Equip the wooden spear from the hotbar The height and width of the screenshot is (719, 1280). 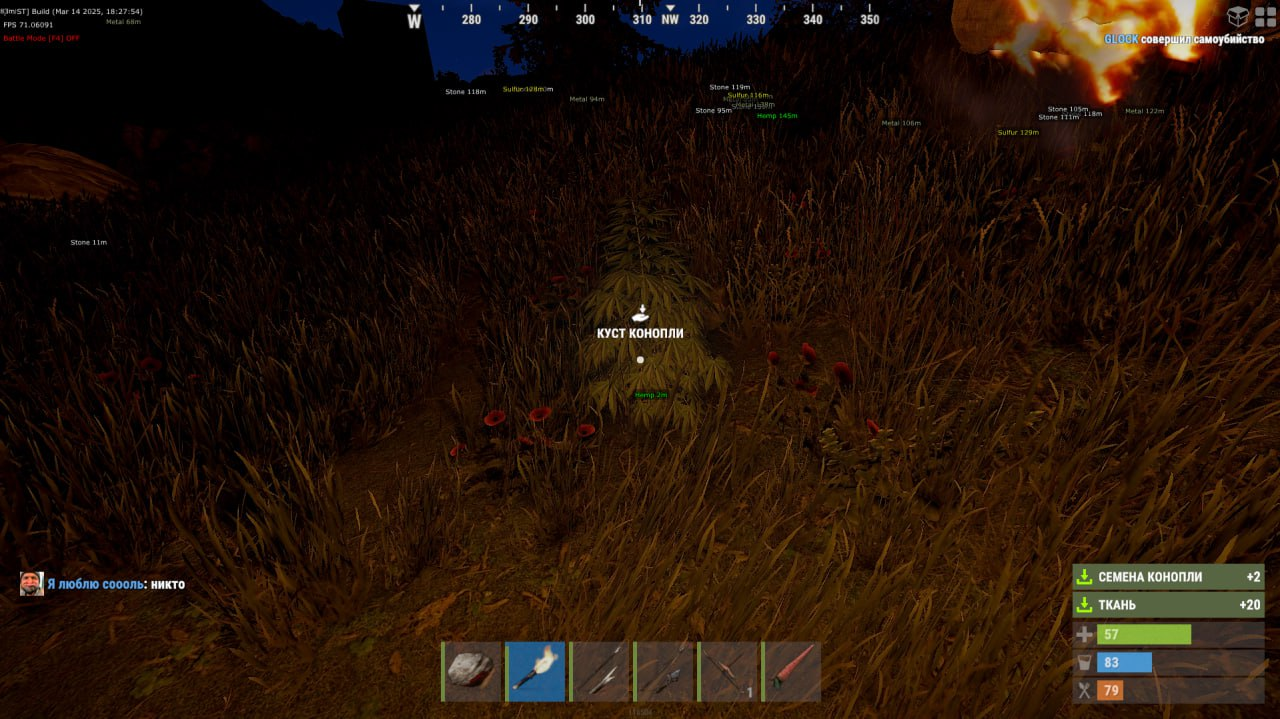click(x=599, y=671)
